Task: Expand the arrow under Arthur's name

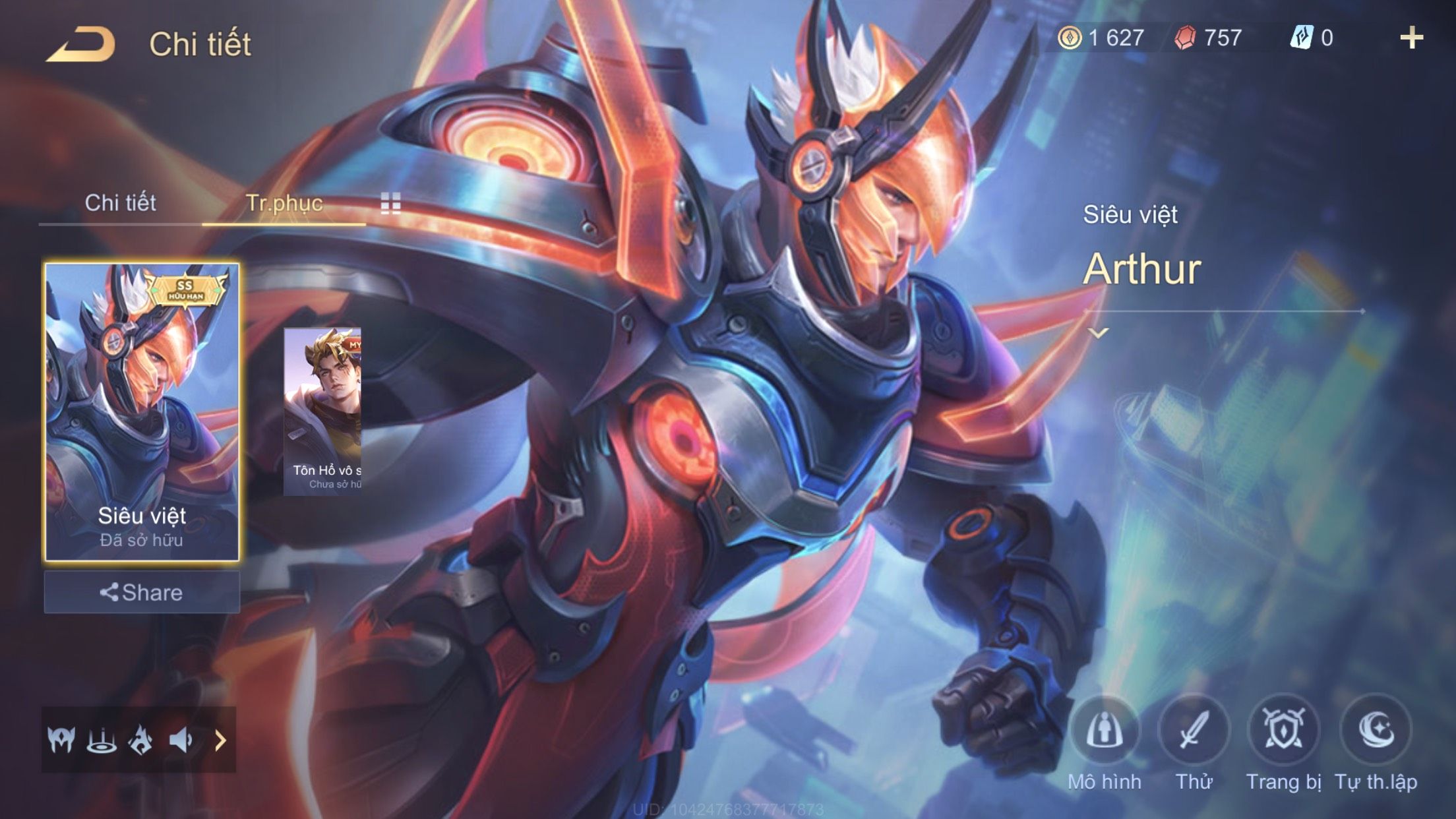Action: 1098,333
